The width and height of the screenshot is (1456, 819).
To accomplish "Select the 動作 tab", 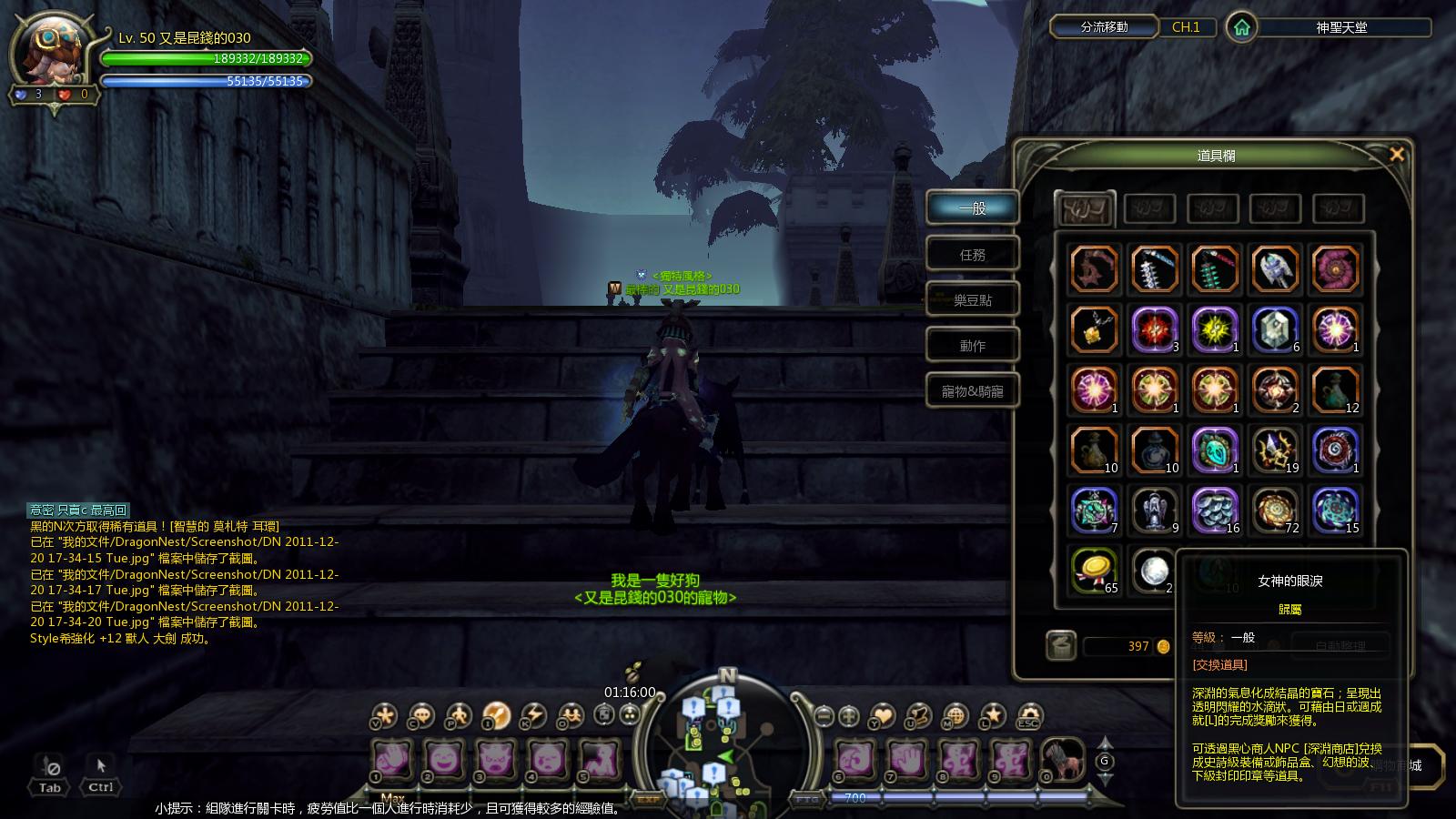I will tap(972, 346).
